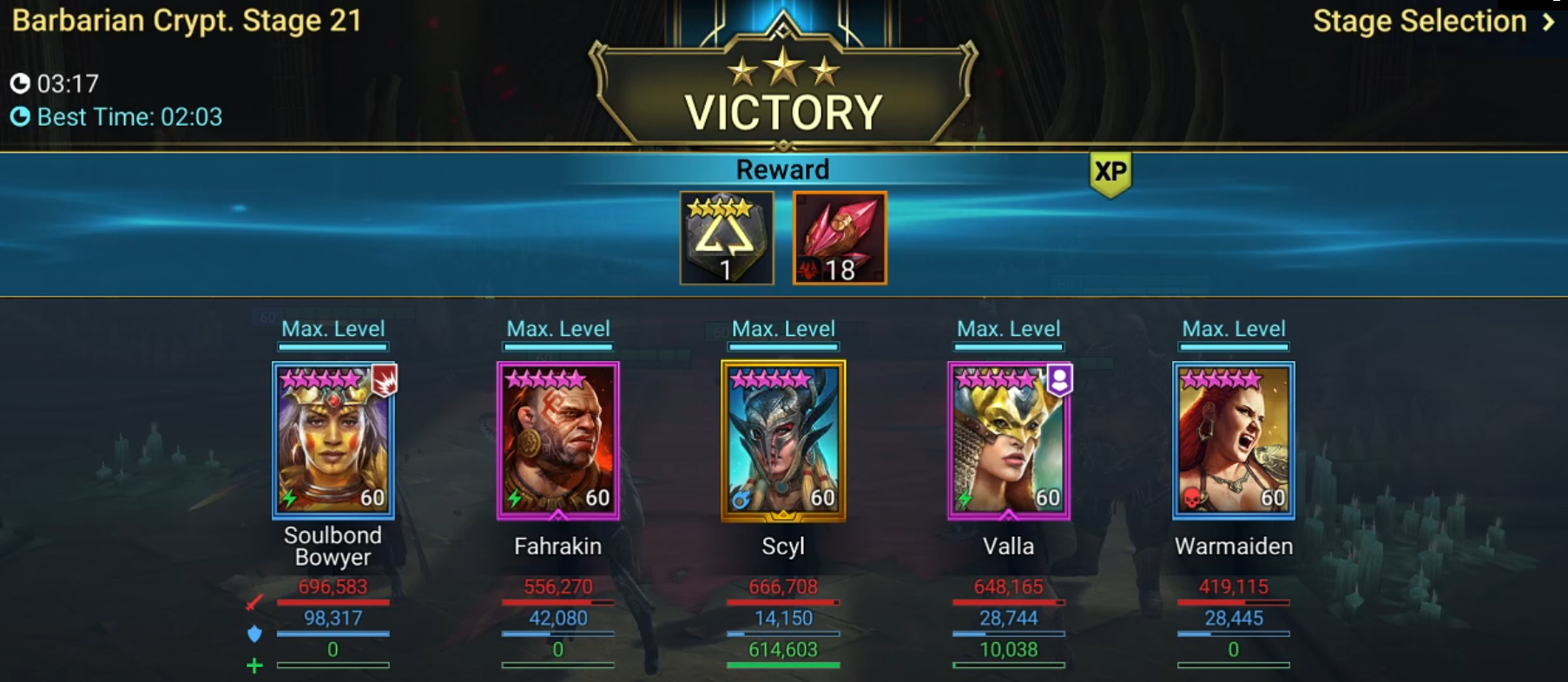
Task: Select Warmaiden's champion portrait
Action: 1234,441
